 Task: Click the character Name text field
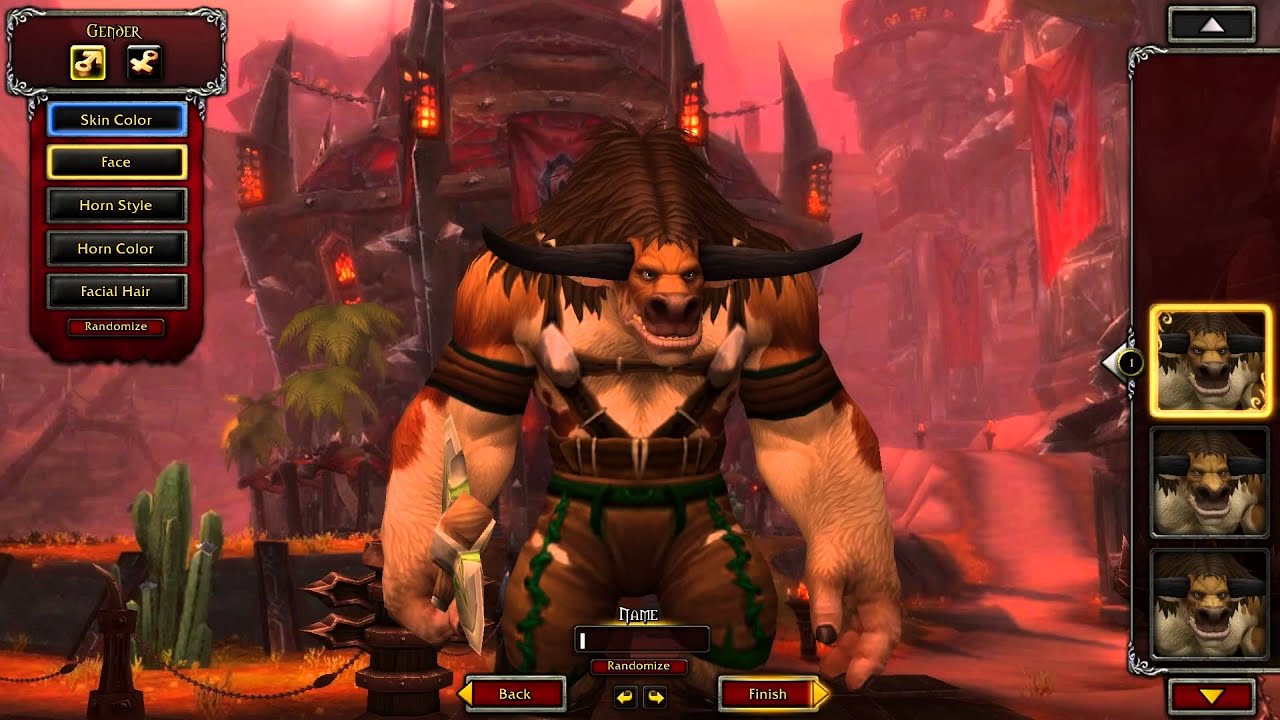(642, 640)
